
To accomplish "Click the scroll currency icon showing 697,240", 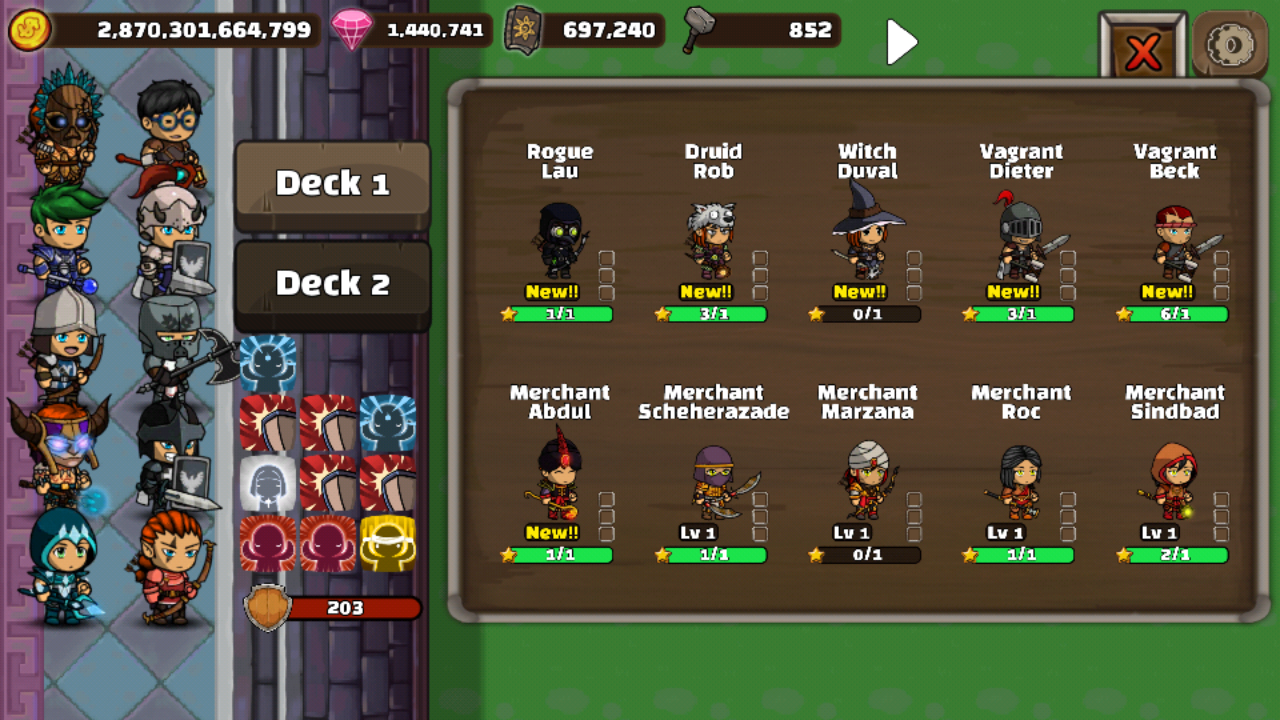I will tap(523, 29).
